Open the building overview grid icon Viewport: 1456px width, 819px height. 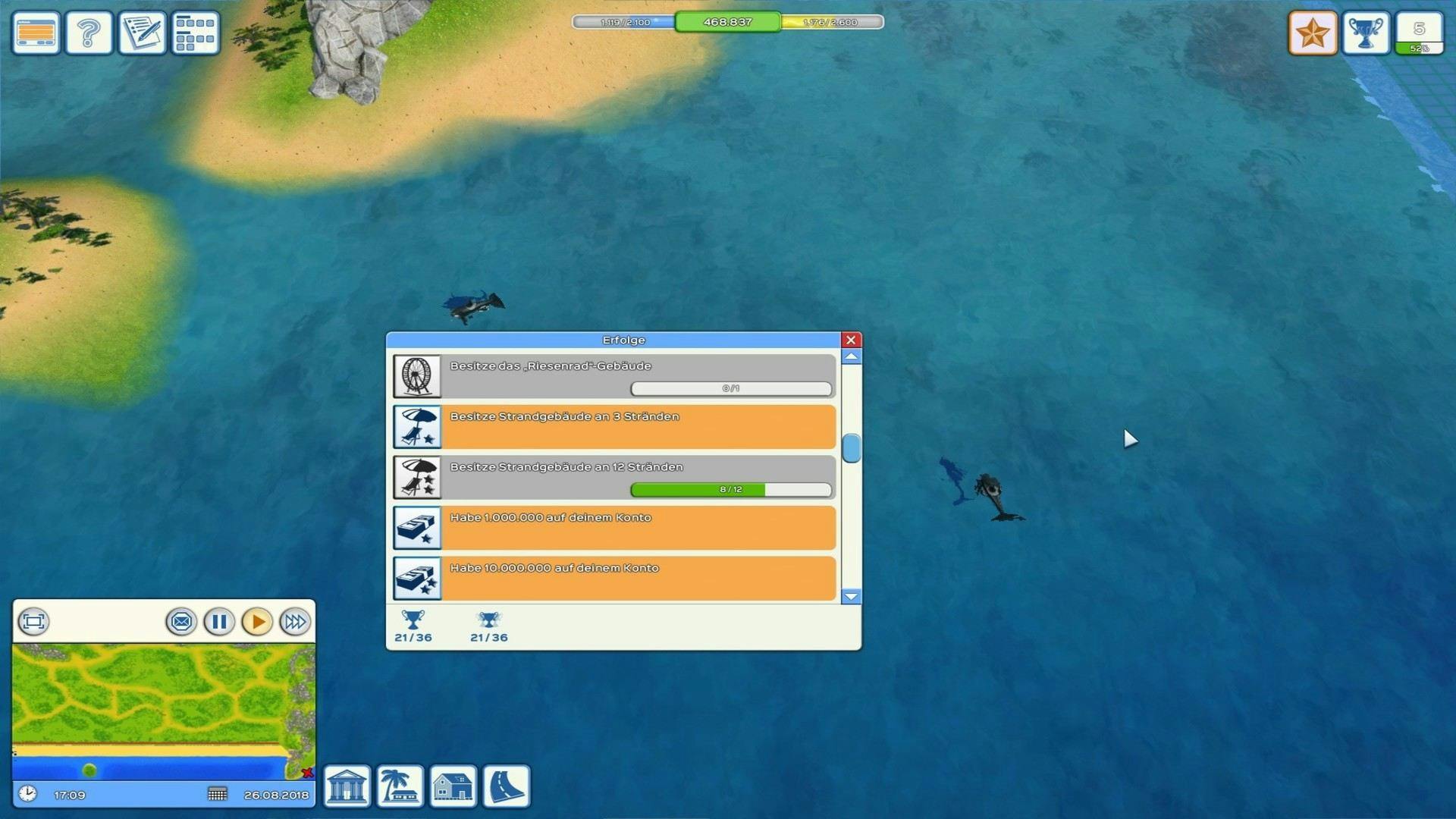(x=195, y=32)
